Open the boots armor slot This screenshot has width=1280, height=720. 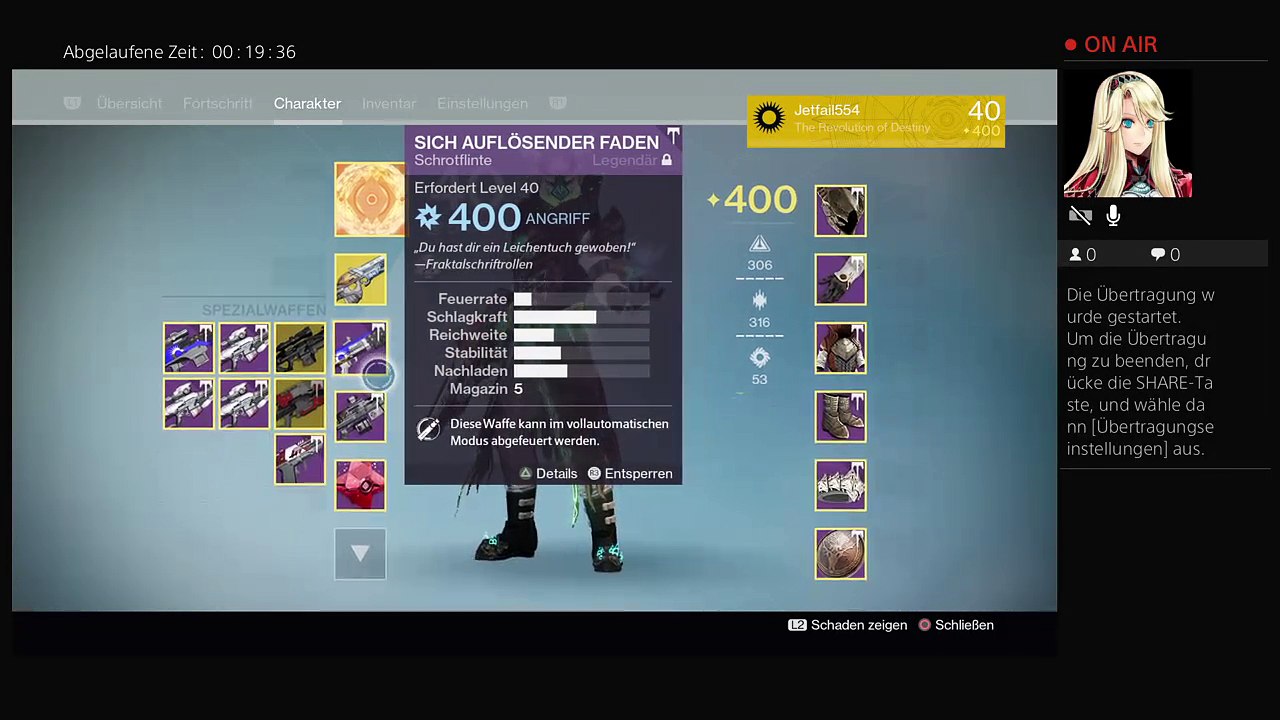pos(840,417)
